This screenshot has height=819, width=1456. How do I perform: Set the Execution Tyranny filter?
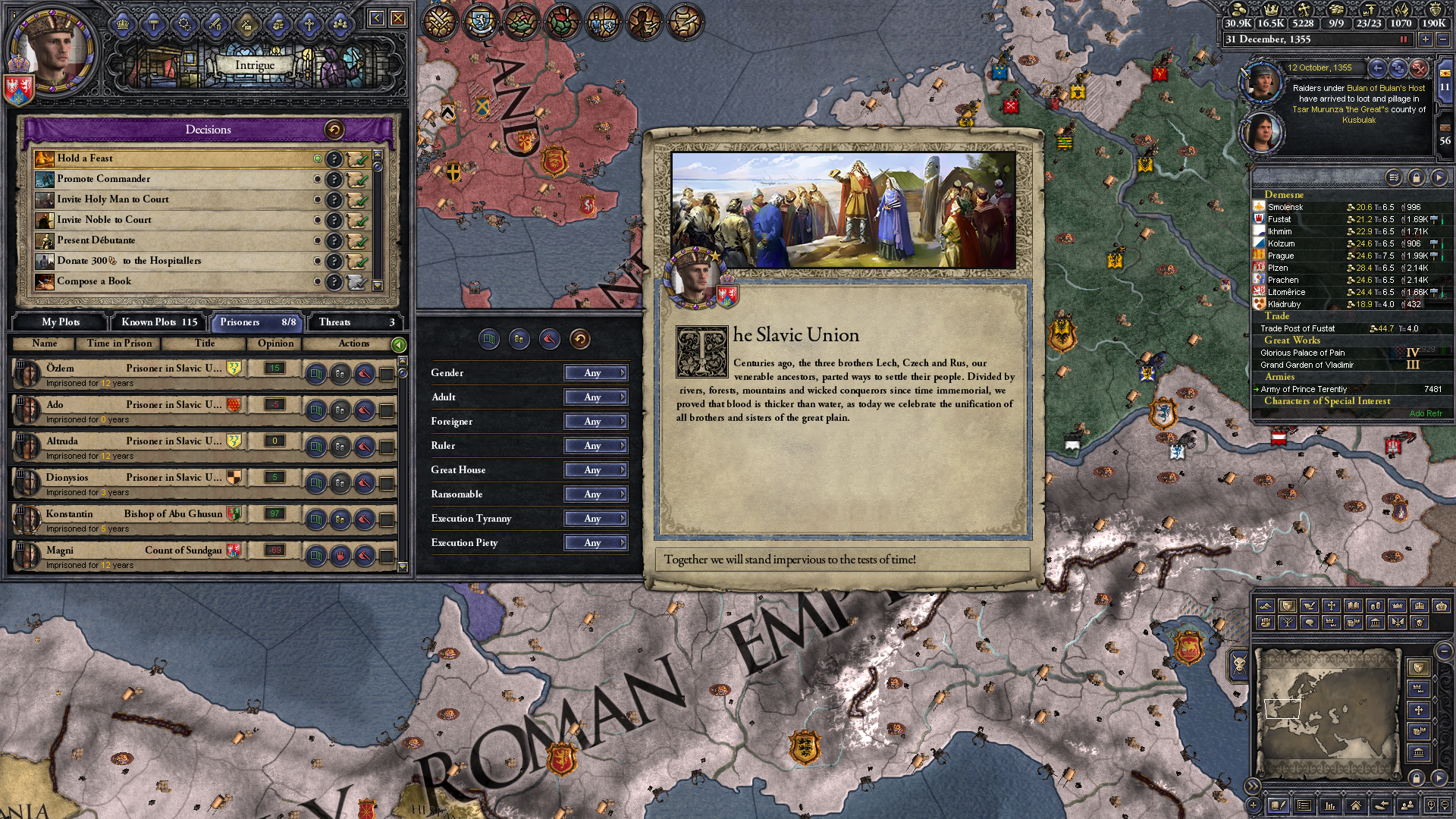tap(596, 519)
